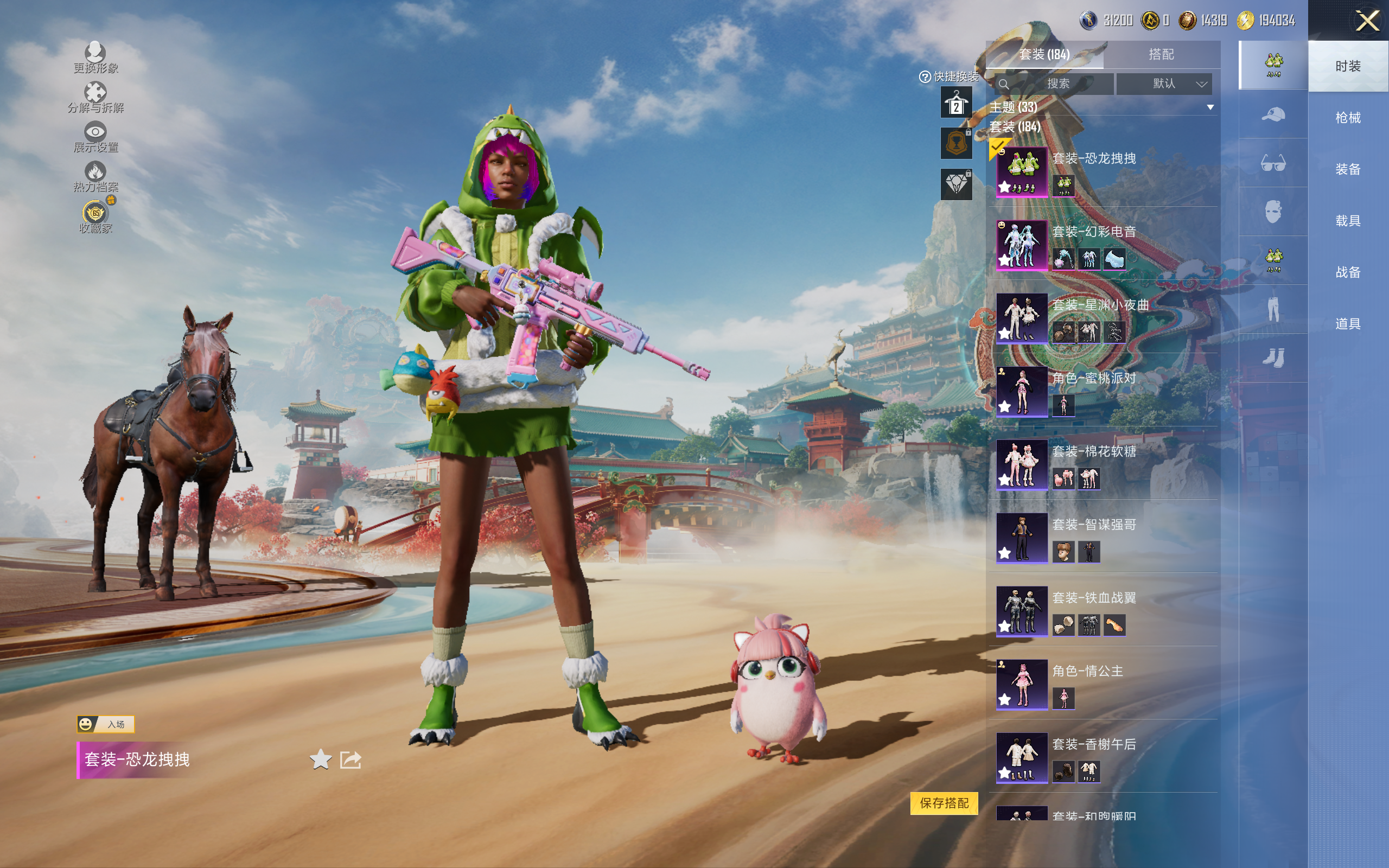Image resolution: width=1389 pixels, height=868 pixels.
Task: Switch to the 搭配 tab
Action: pos(1161,55)
